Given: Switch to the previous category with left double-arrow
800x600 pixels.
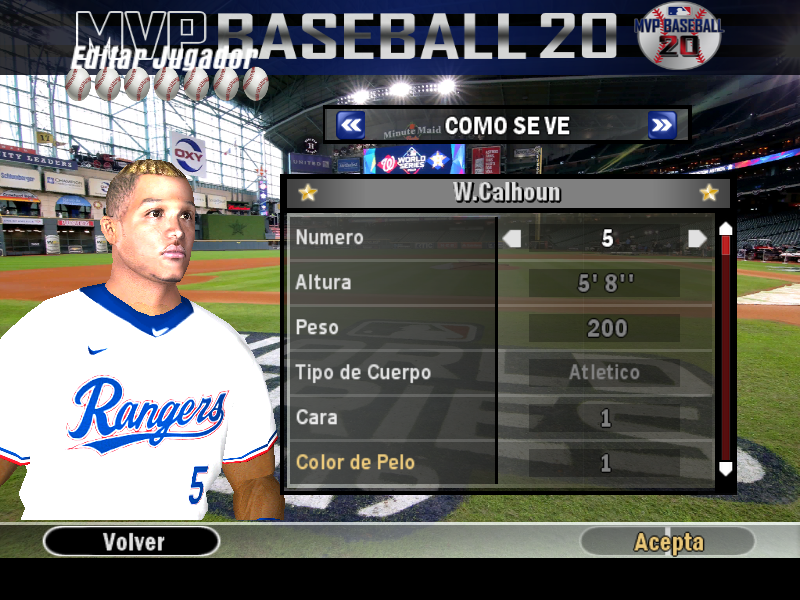Looking at the screenshot, I should [x=350, y=125].
